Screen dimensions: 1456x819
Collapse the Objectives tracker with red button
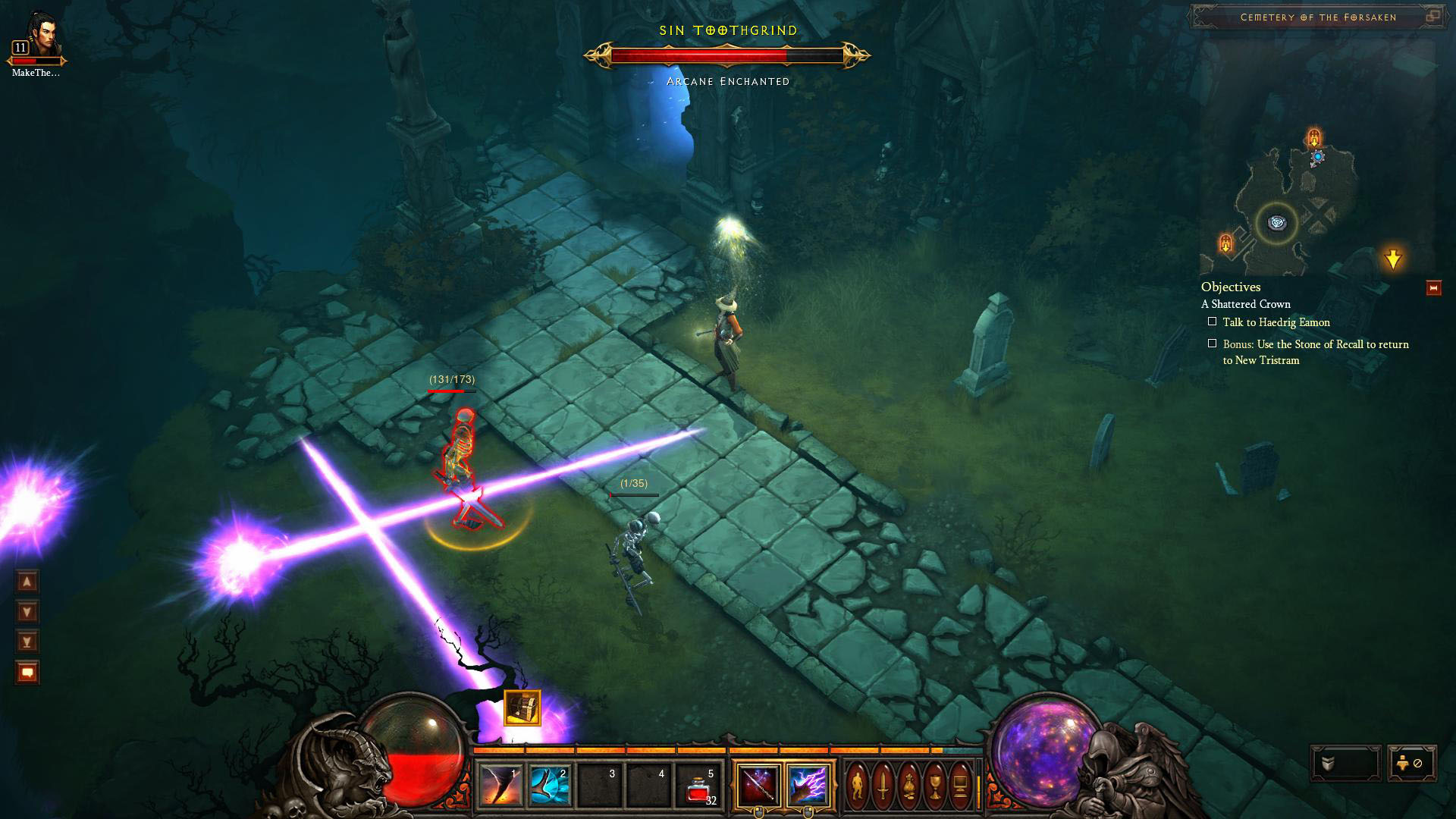pos(1433,288)
